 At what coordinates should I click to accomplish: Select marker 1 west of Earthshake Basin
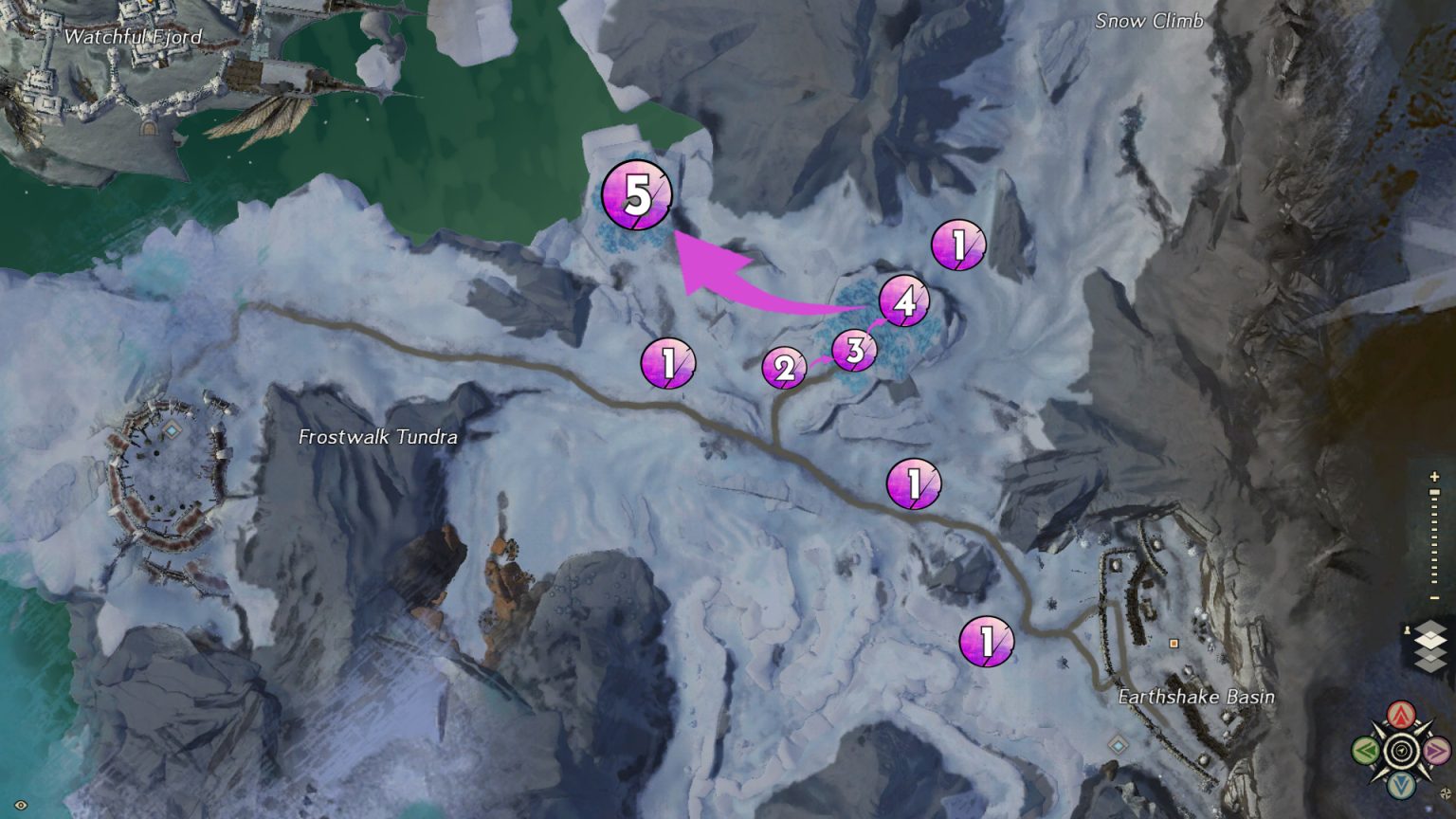click(985, 643)
